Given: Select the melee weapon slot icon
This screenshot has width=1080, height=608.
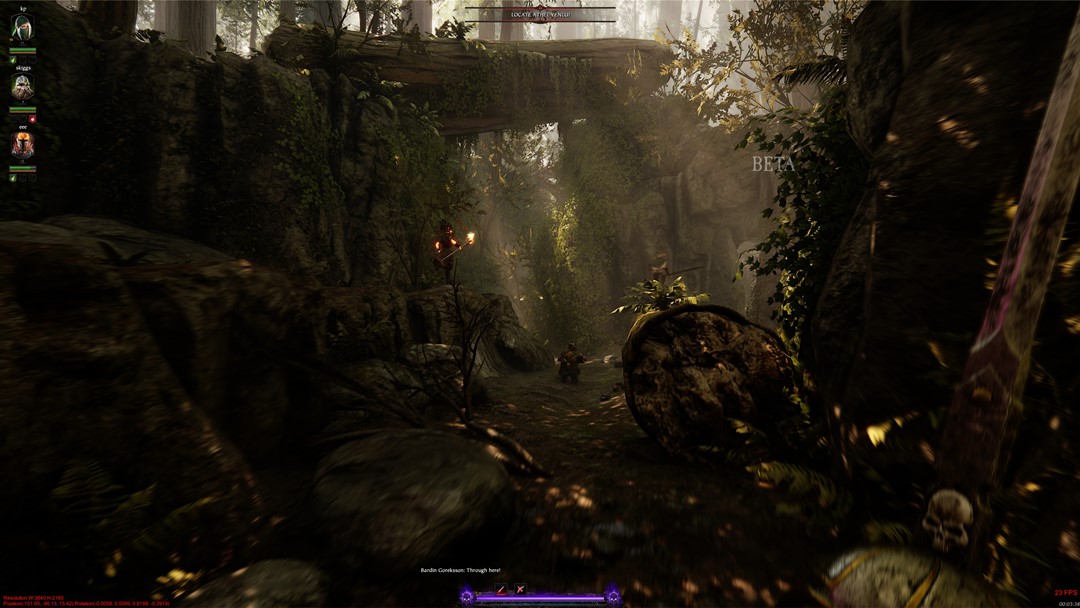Looking at the screenshot, I should tap(502, 589).
